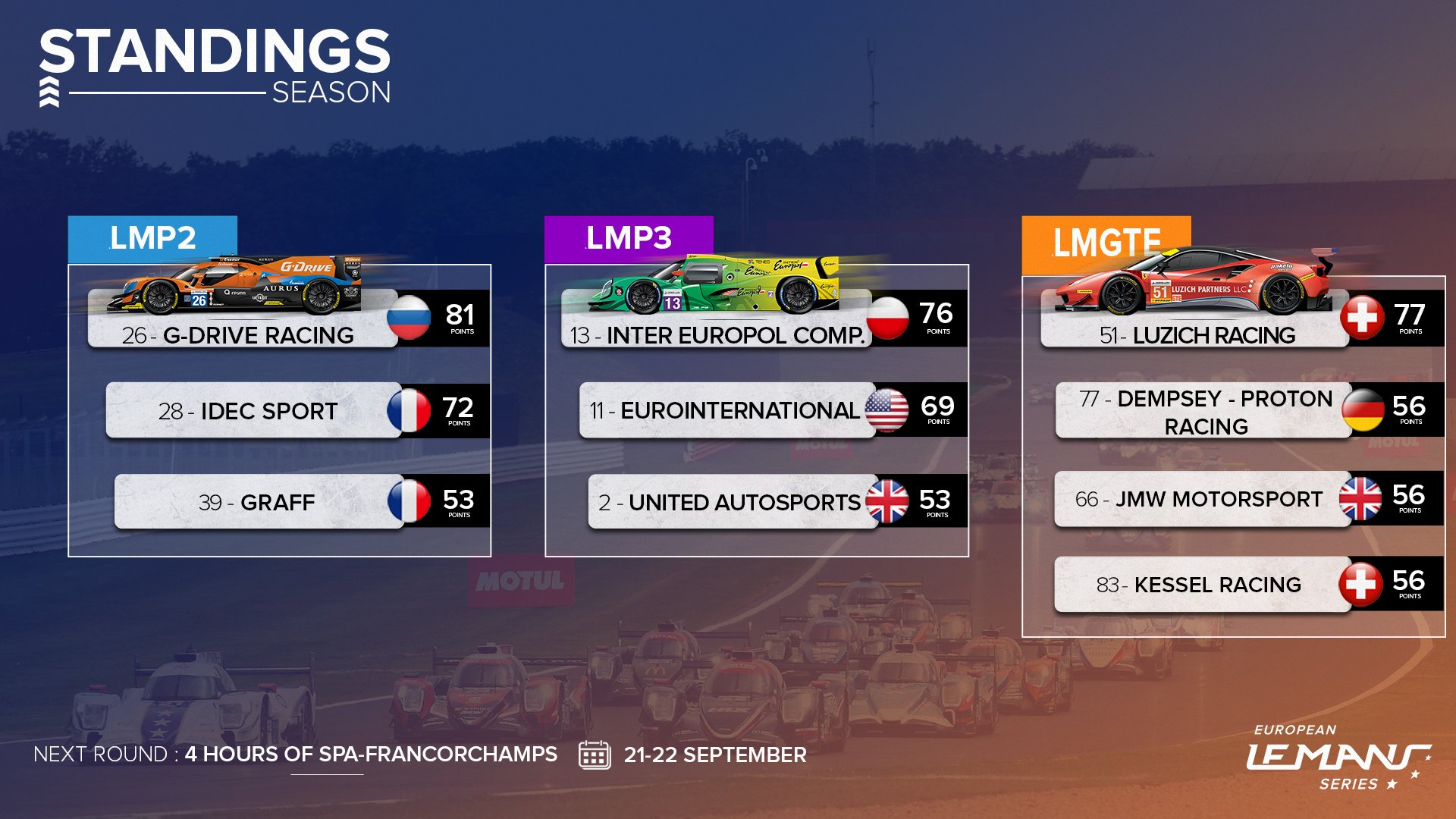Choose the United Autosports row
The image size is (1456, 819).
click(730, 502)
